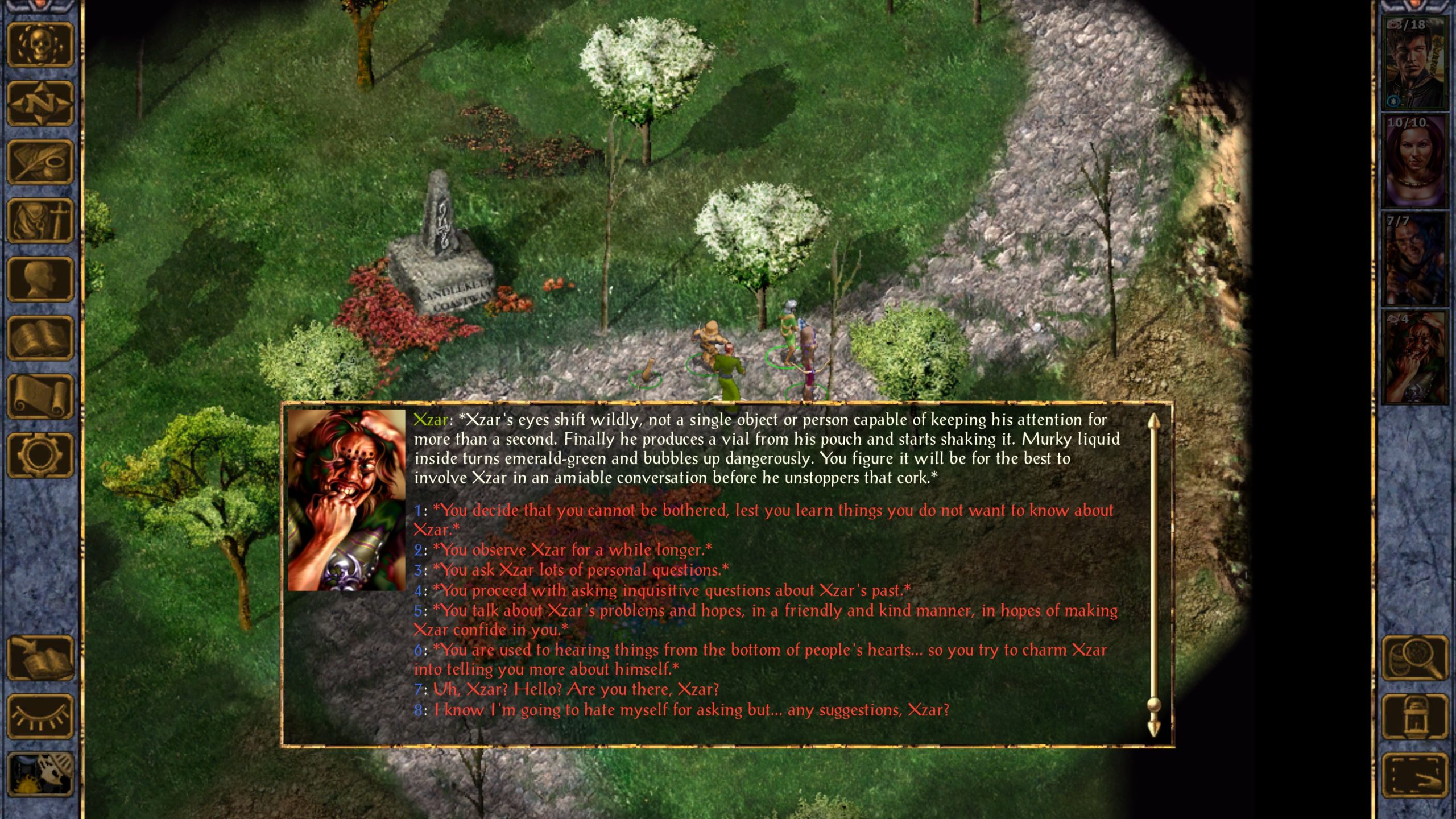This screenshot has width=1456, height=819.
Task: Click the campfire rest button
Action: 40,775
